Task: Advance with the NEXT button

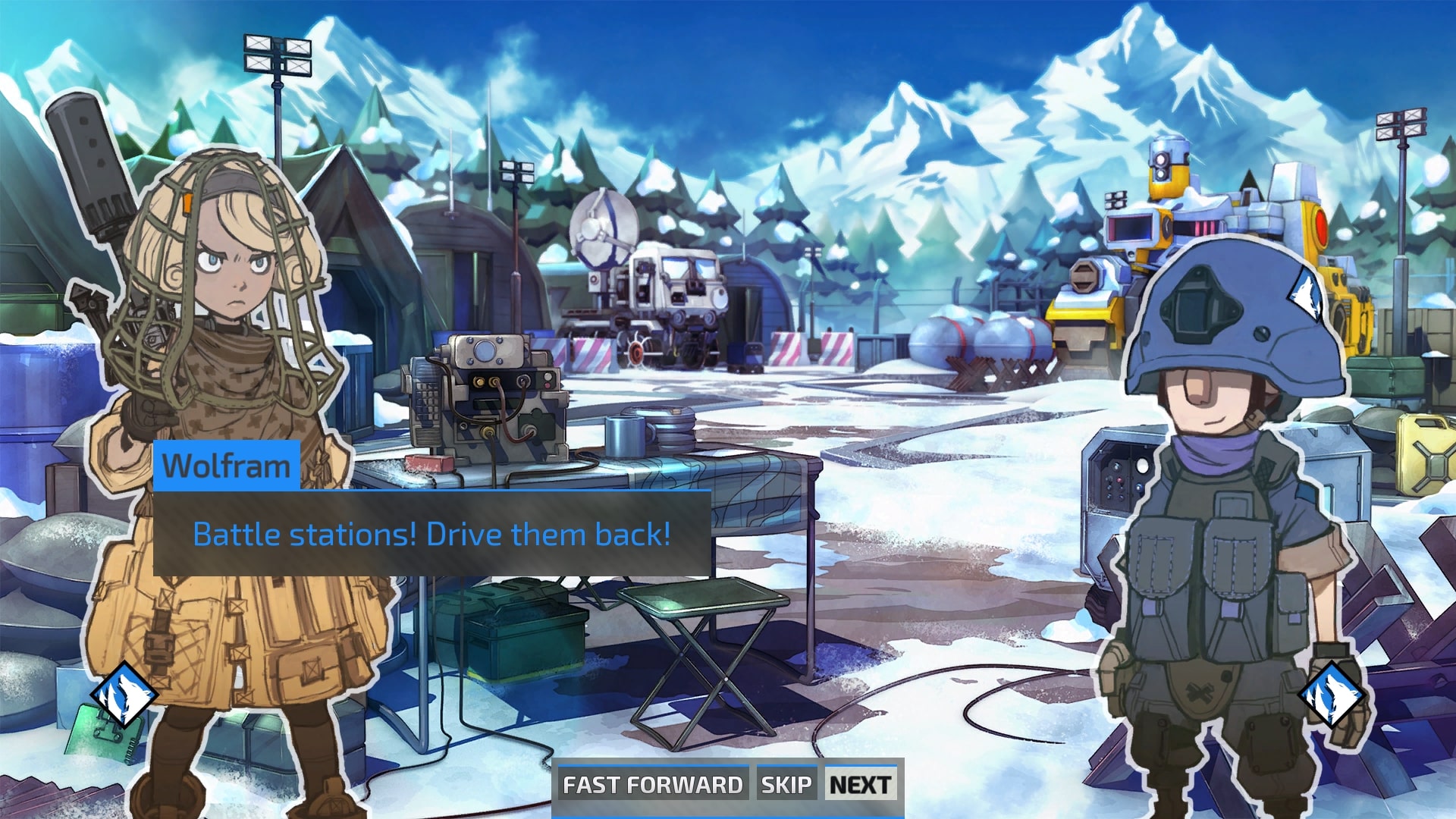Action: 860,784
